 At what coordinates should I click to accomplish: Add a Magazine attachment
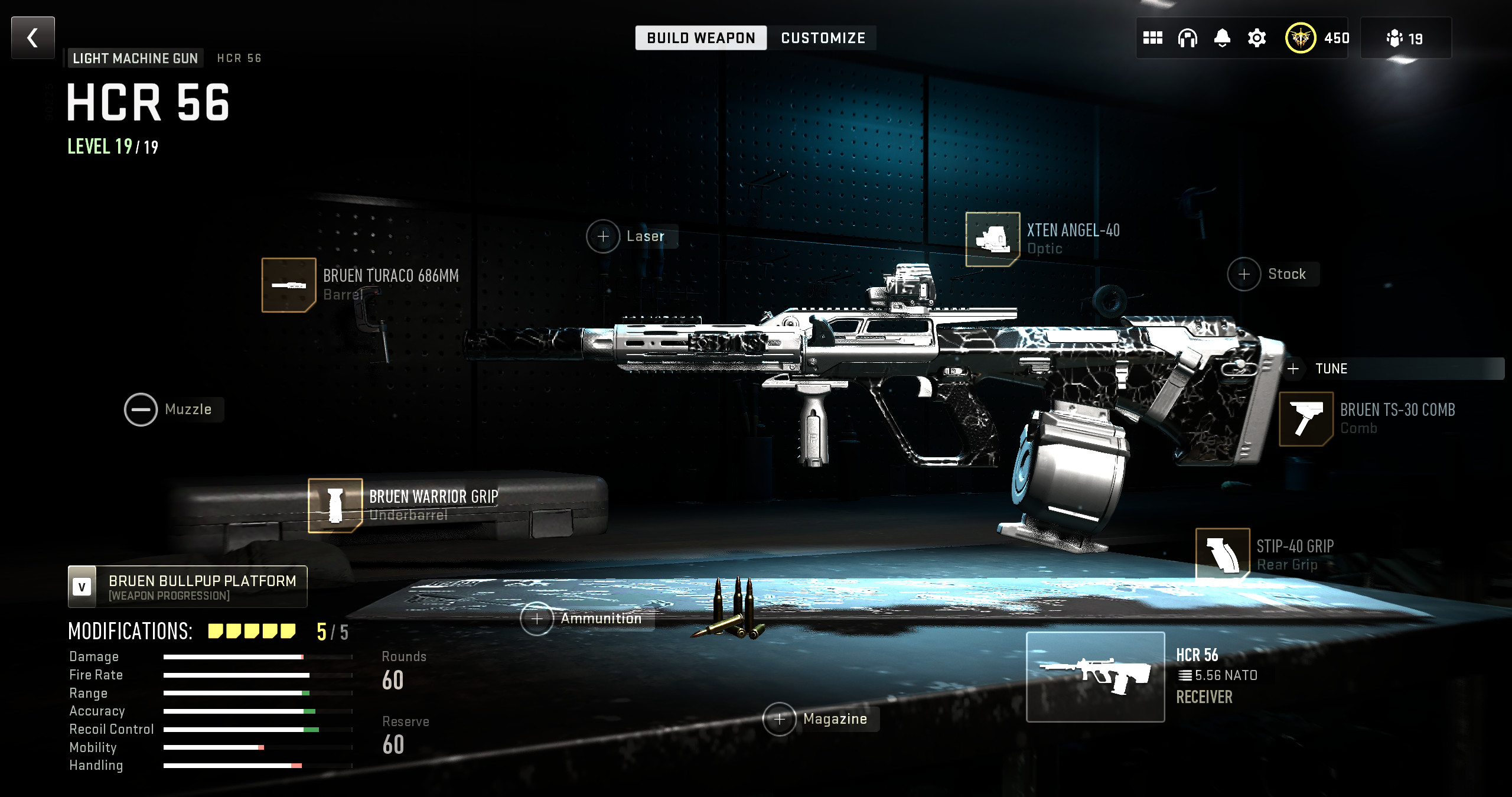coord(780,719)
